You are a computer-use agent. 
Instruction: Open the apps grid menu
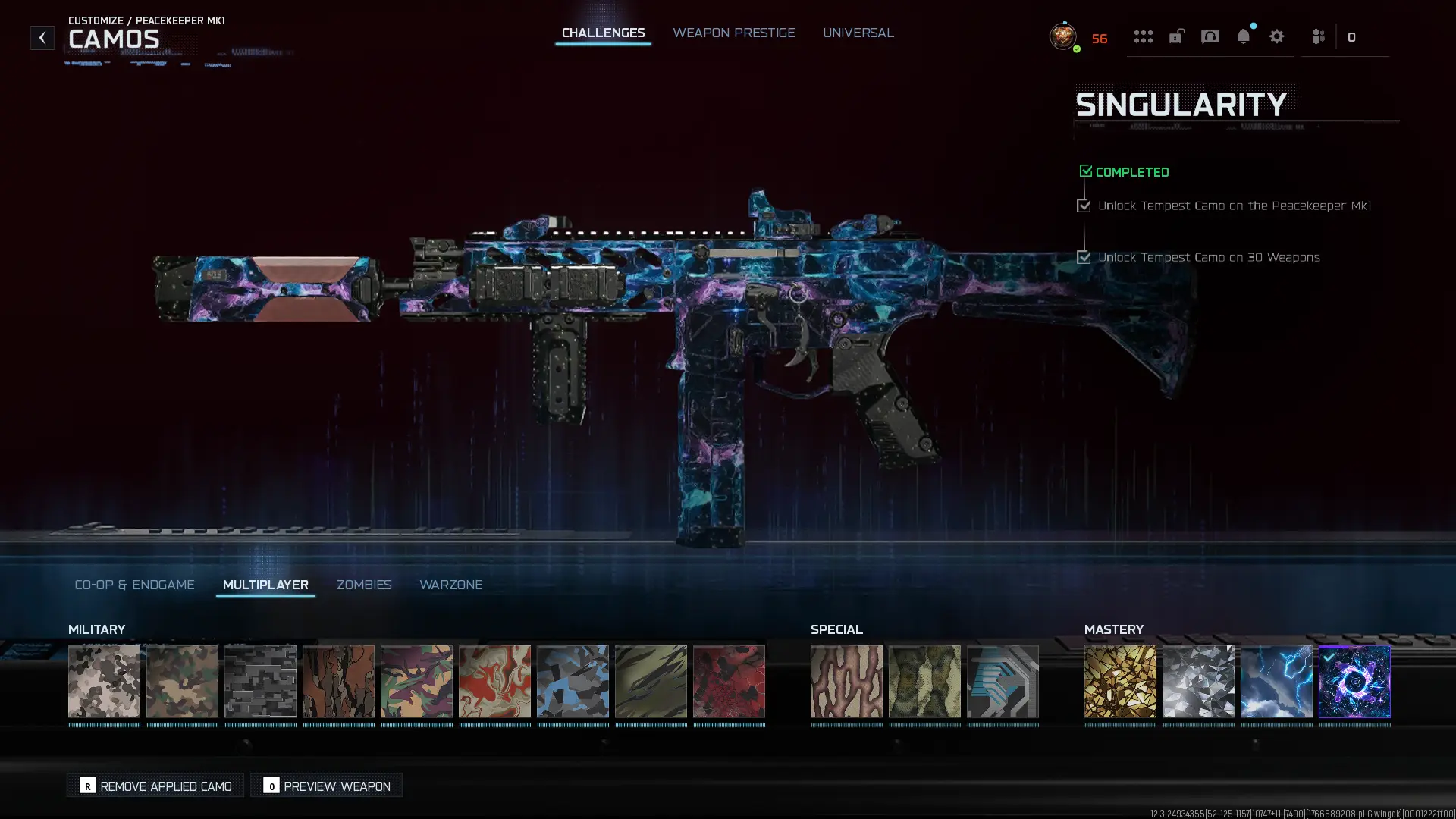1144,36
